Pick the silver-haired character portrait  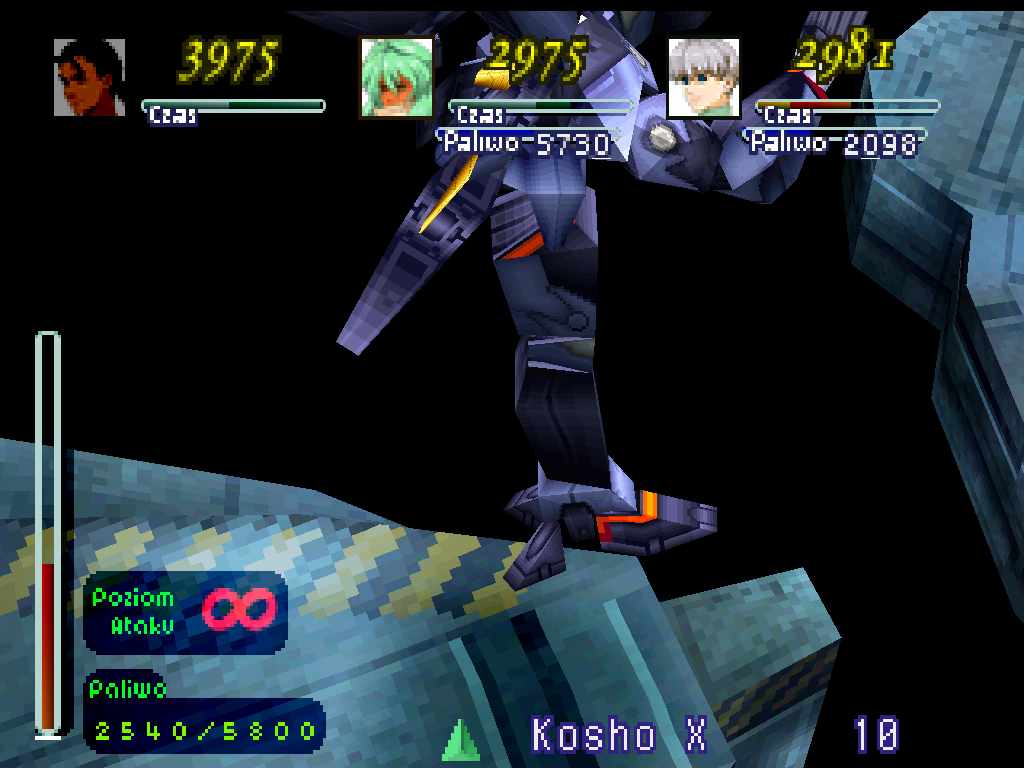click(704, 77)
